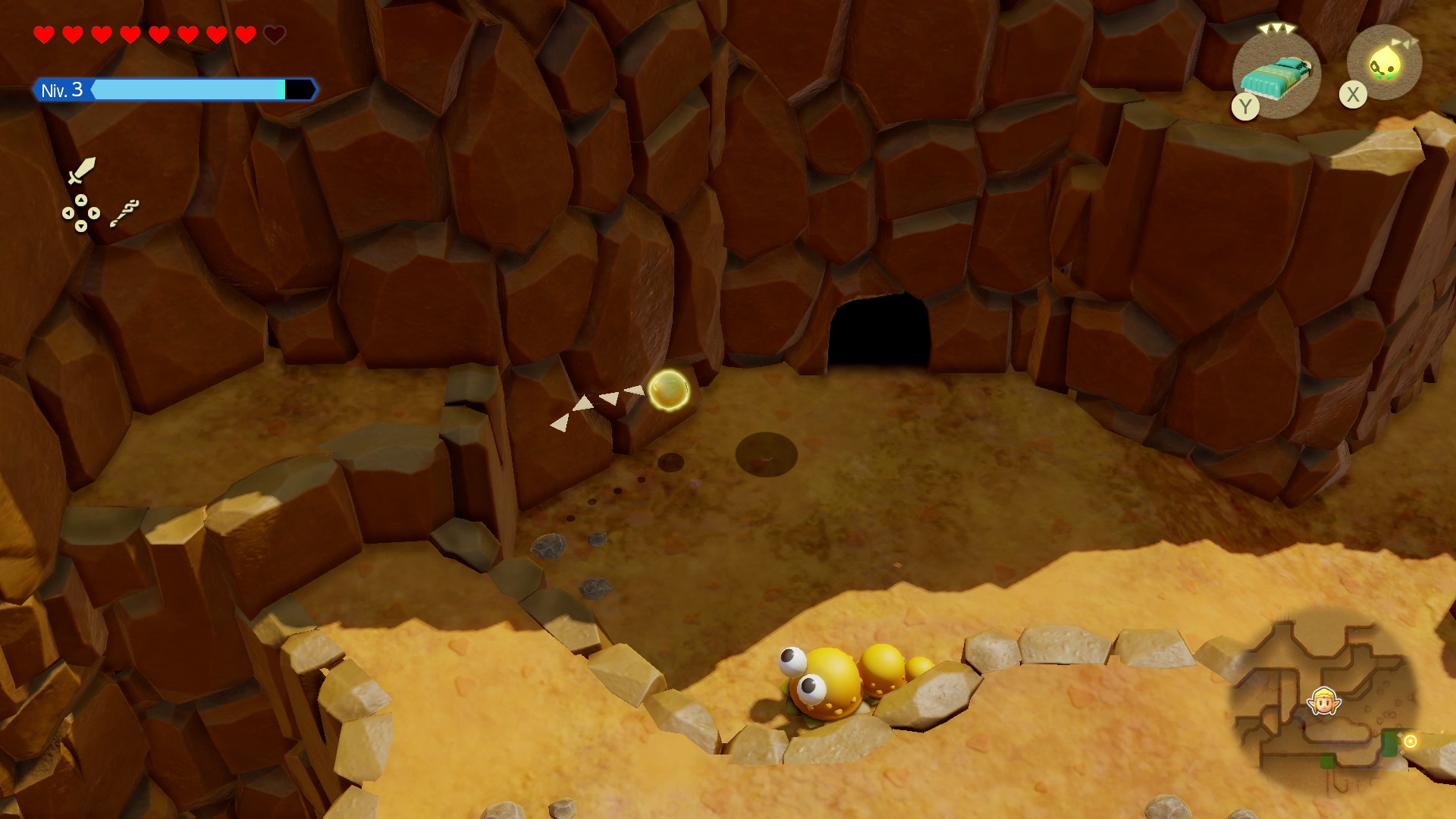Click the directional pad indicator icon
This screenshot has width=1456, height=819.
(80, 213)
